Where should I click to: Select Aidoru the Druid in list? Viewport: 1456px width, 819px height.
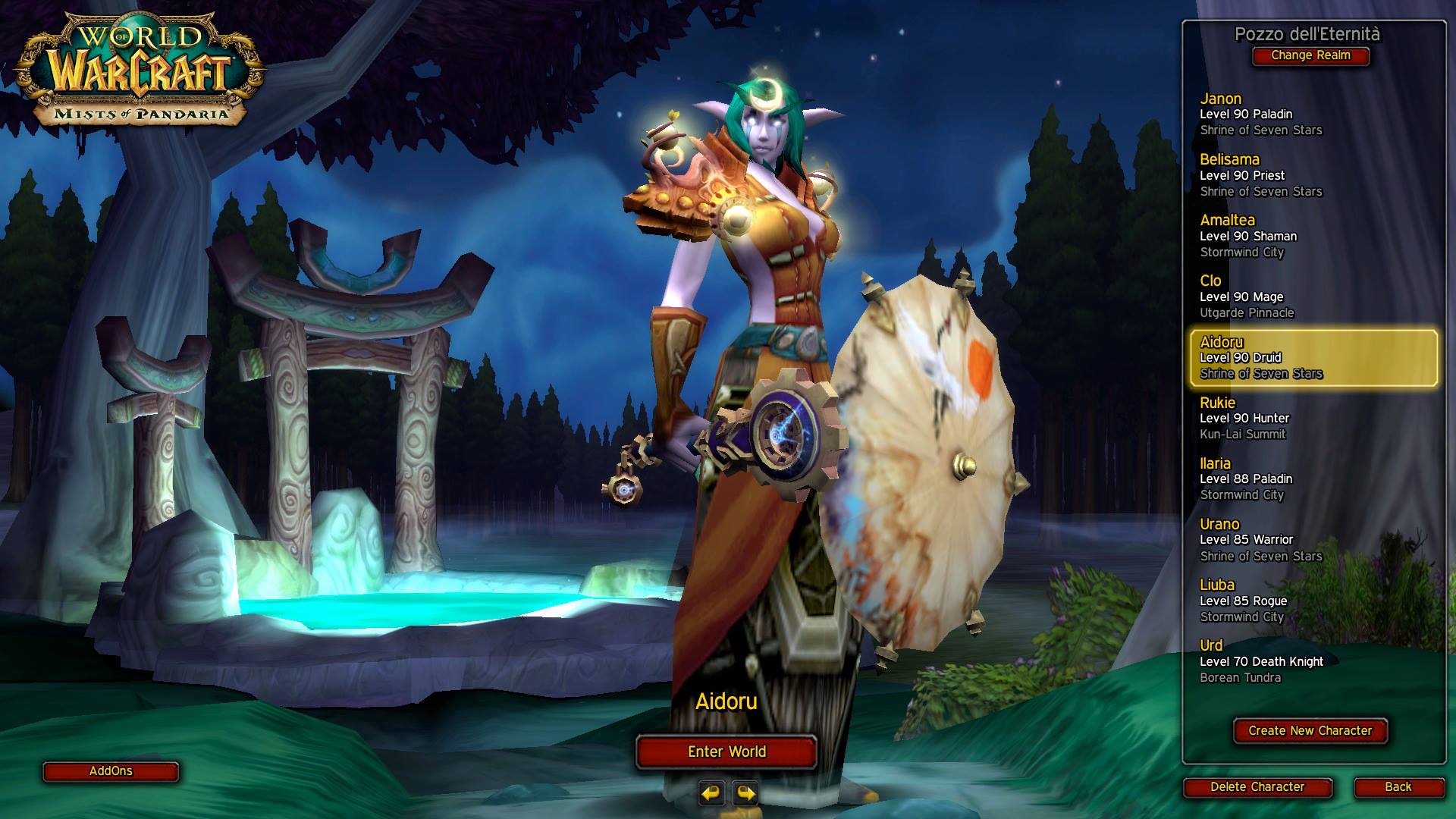(1313, 358)
